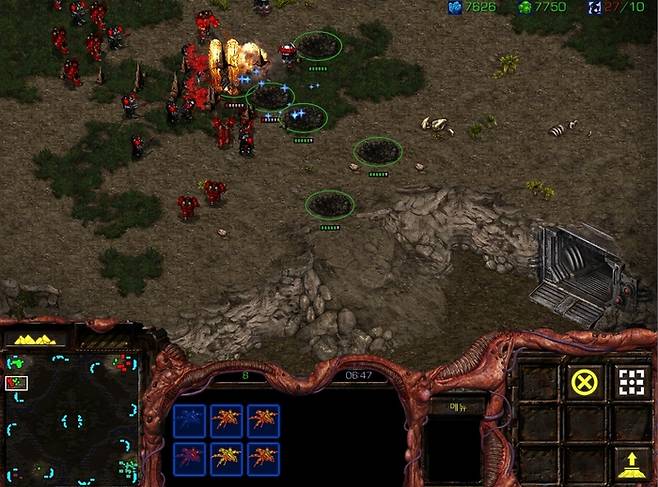Select the blue unit wireframe portrait

pos(189,420)
